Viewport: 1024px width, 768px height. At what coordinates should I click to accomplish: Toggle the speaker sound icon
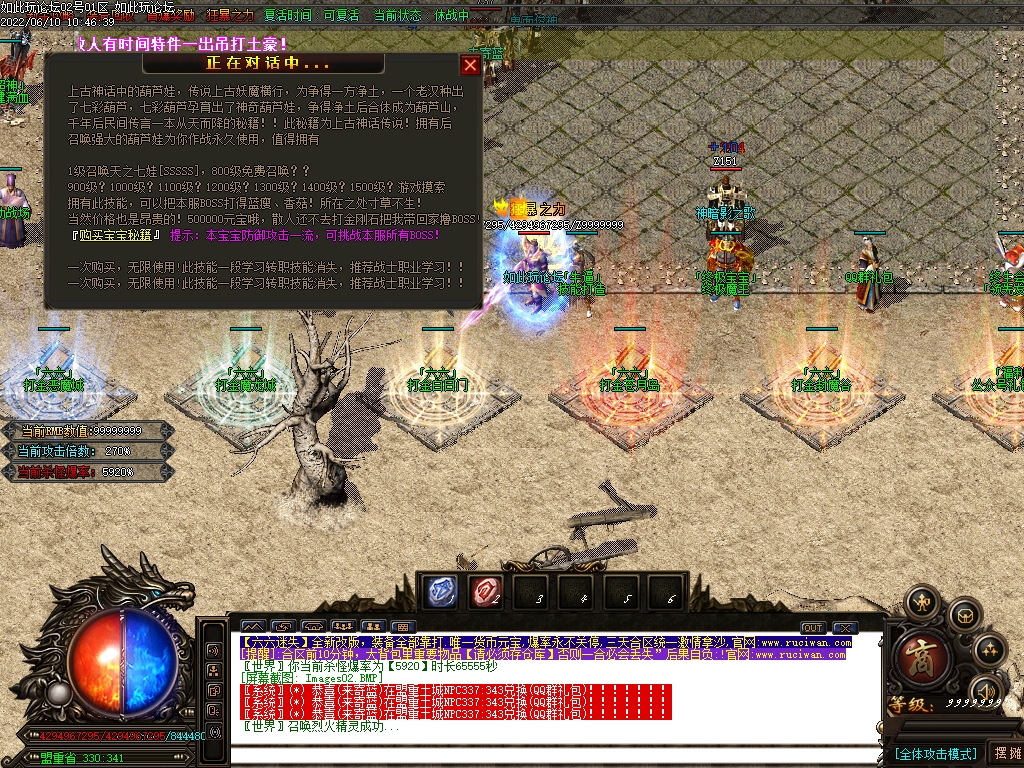986,692
